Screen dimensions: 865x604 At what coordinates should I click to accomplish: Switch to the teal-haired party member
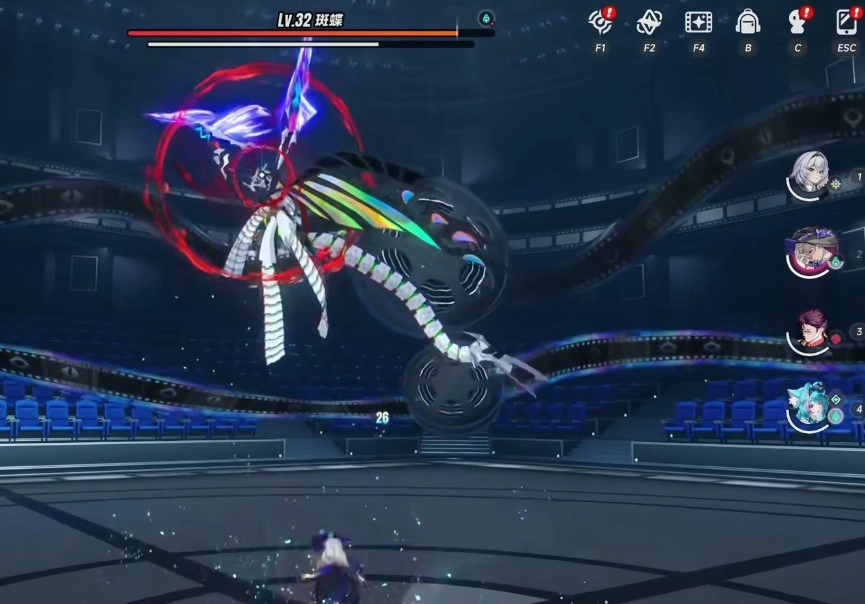(810, 407)
